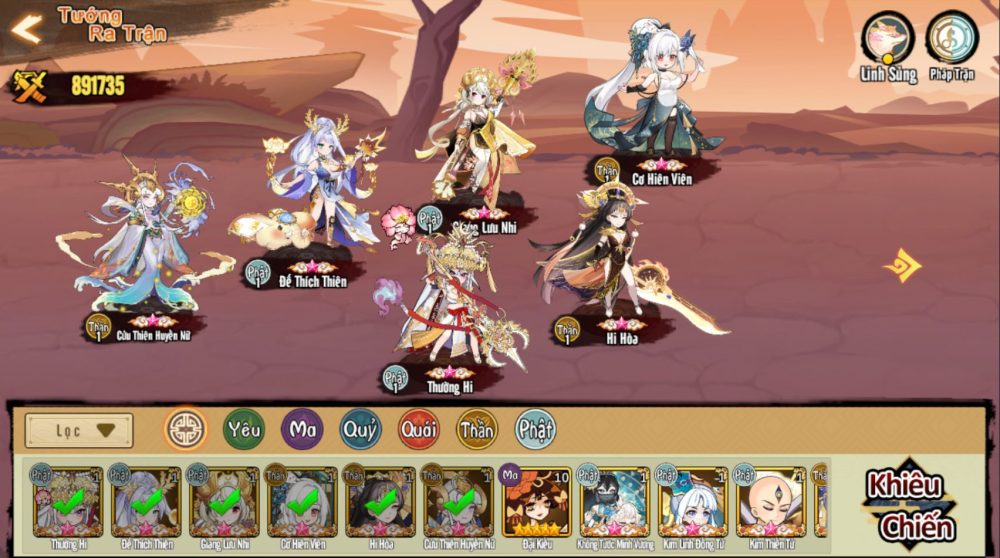Toggle the Giáng Lưu Nhi hero card
Viewport: 1000px width, 558px height.
[x=224, y=501]
